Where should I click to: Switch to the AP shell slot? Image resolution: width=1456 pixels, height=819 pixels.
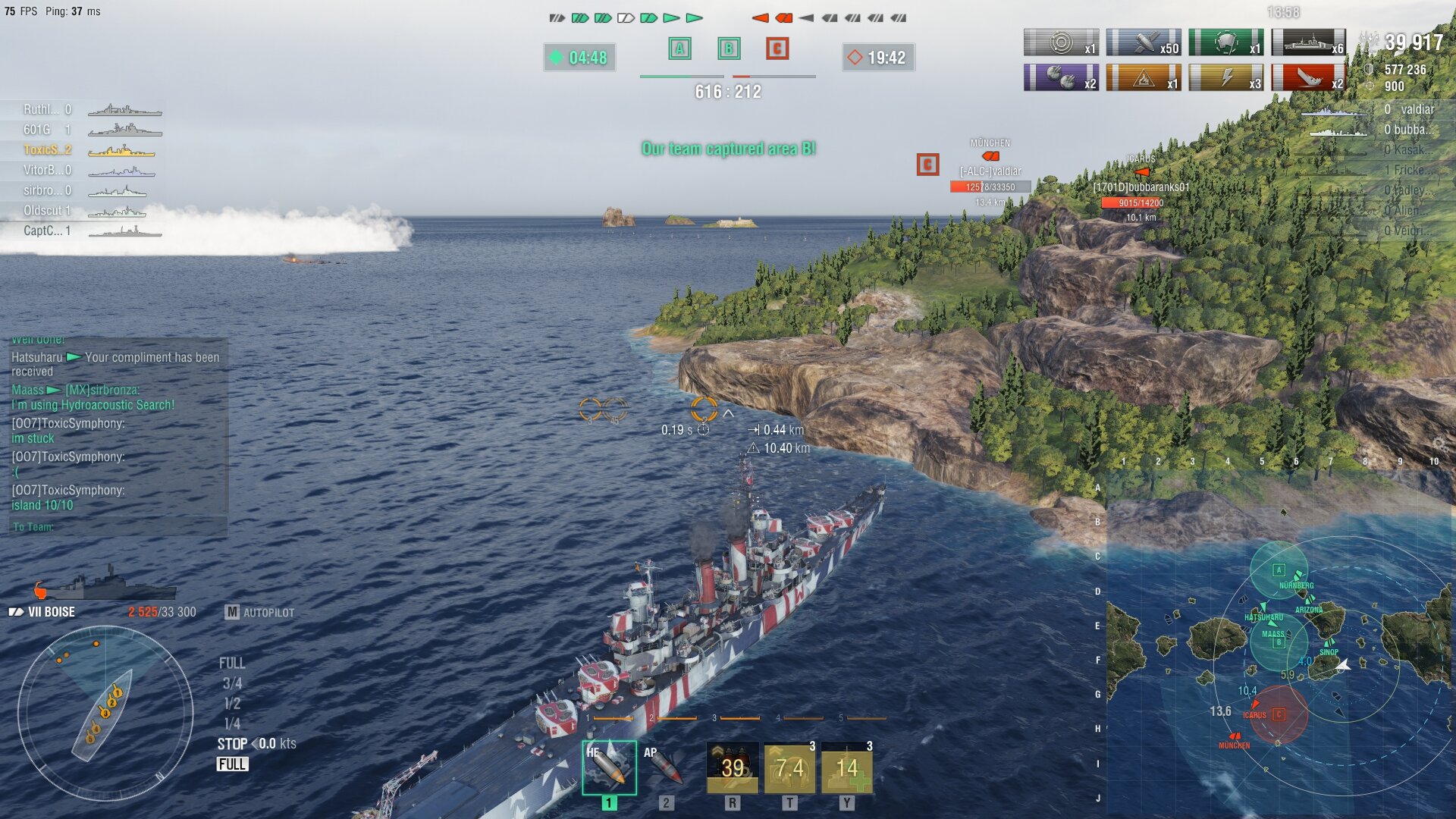click(x=665, y=767)
